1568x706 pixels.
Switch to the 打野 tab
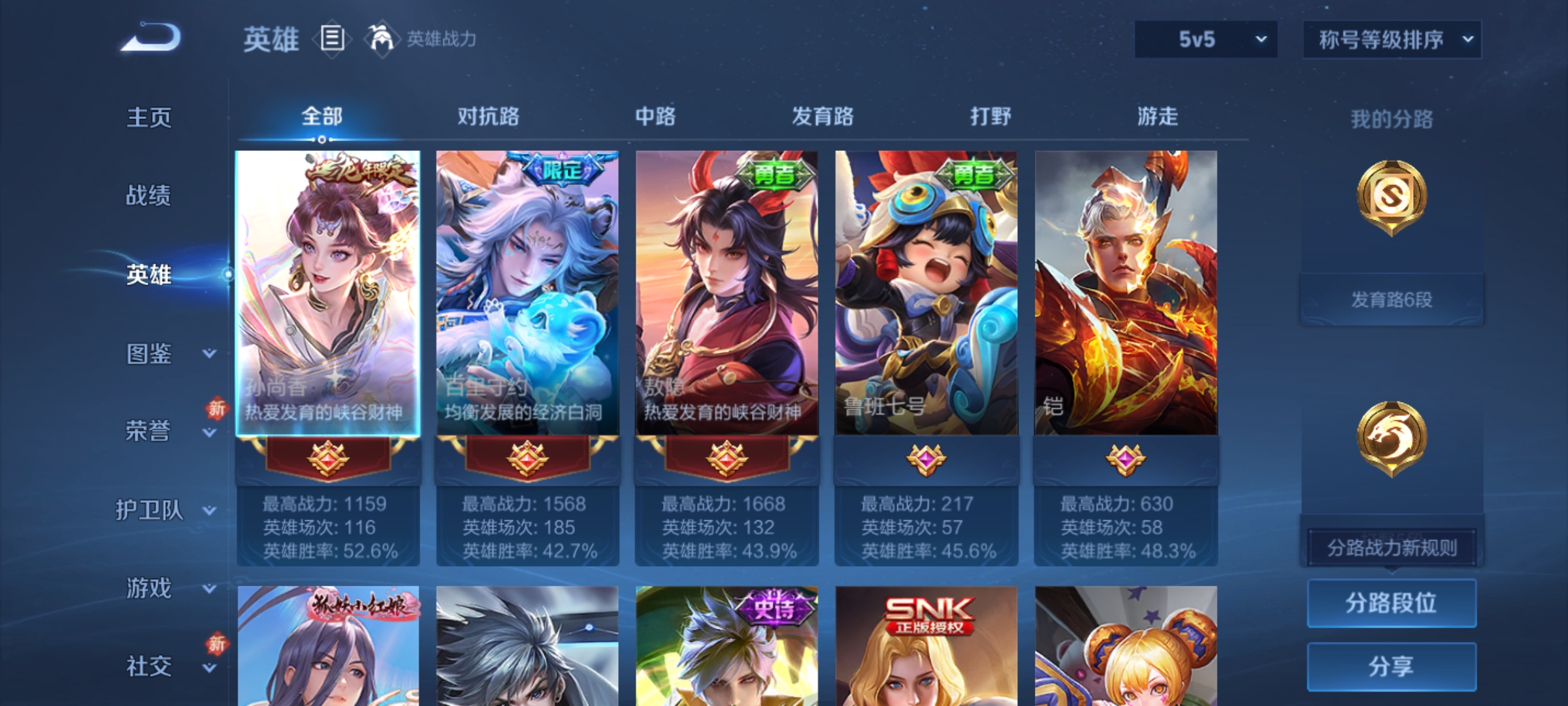click(x=989, y=116)
